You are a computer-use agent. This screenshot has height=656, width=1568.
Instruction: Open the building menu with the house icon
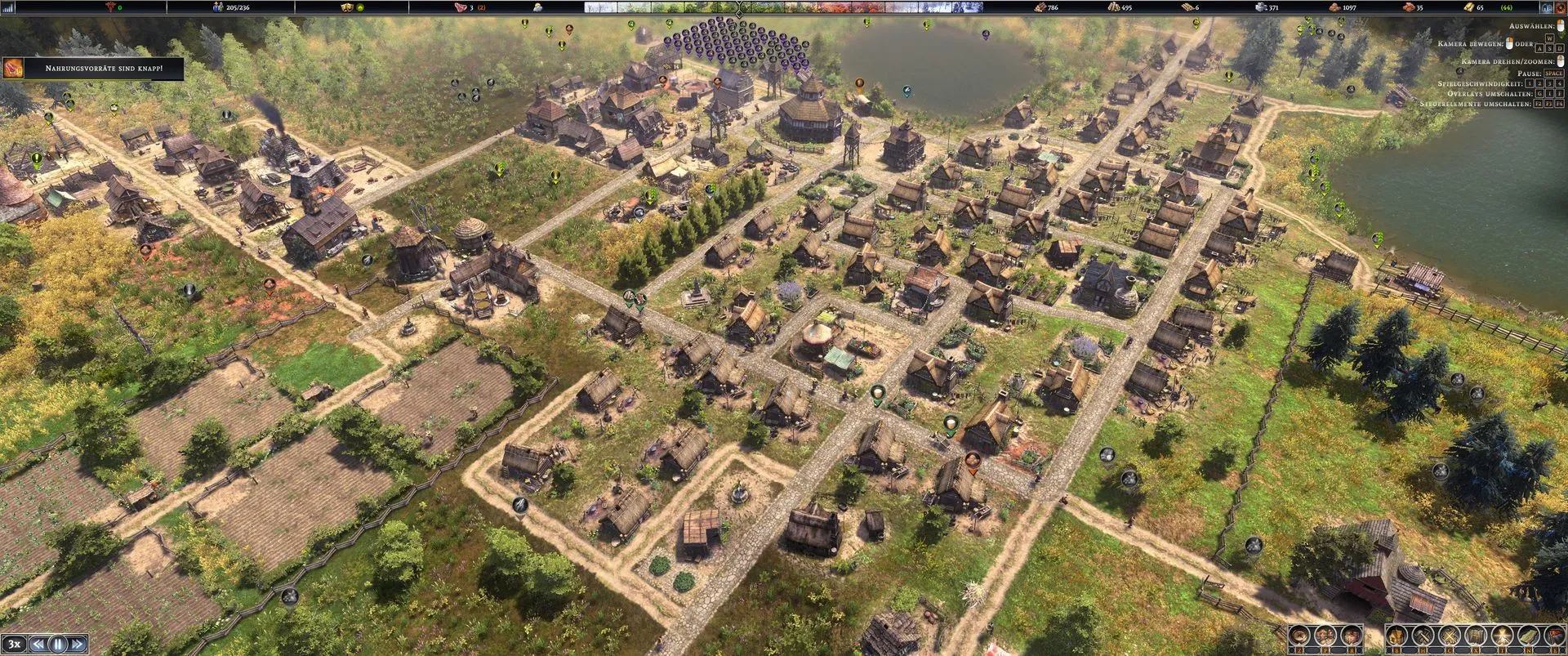(x=1397, y=636)
